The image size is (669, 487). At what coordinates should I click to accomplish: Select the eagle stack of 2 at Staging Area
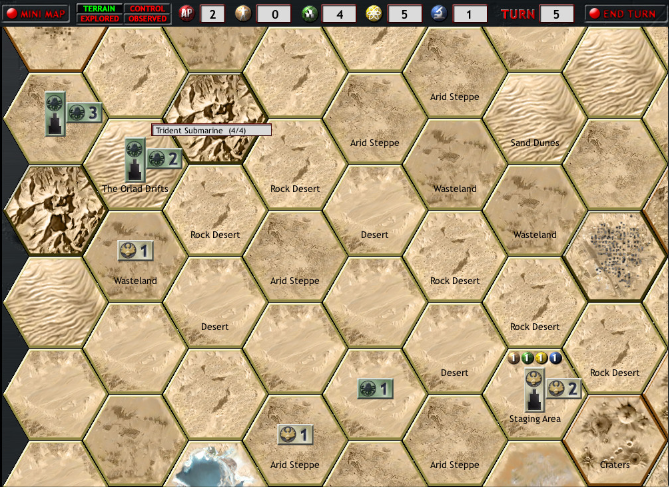563,389
